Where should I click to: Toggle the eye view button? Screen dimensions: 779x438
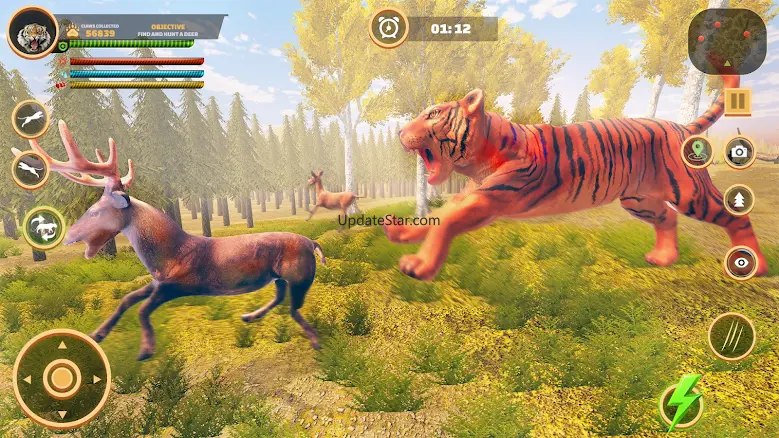point(740,262)
